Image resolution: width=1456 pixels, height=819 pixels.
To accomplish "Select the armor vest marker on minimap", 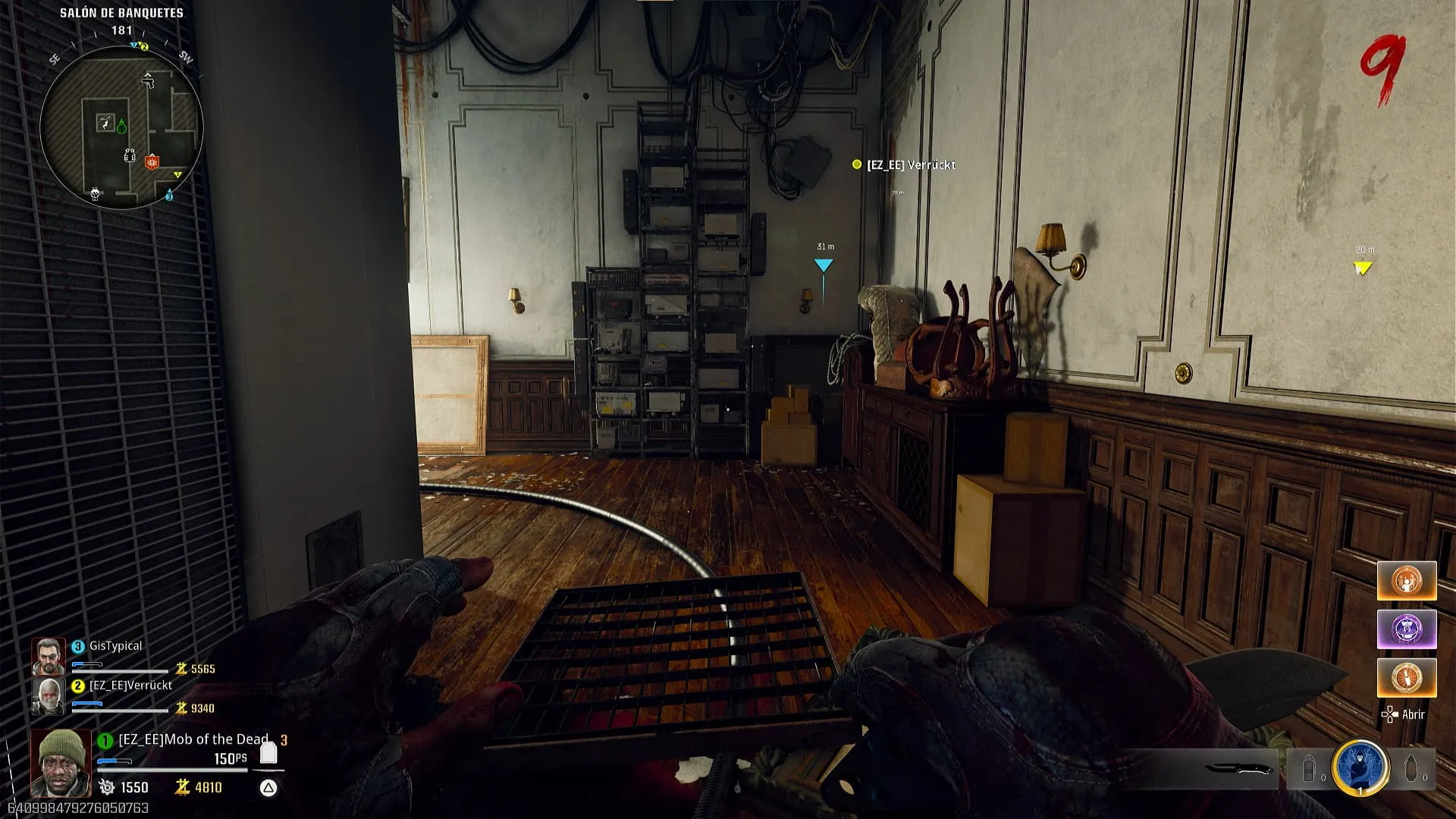I will point(130,155).
